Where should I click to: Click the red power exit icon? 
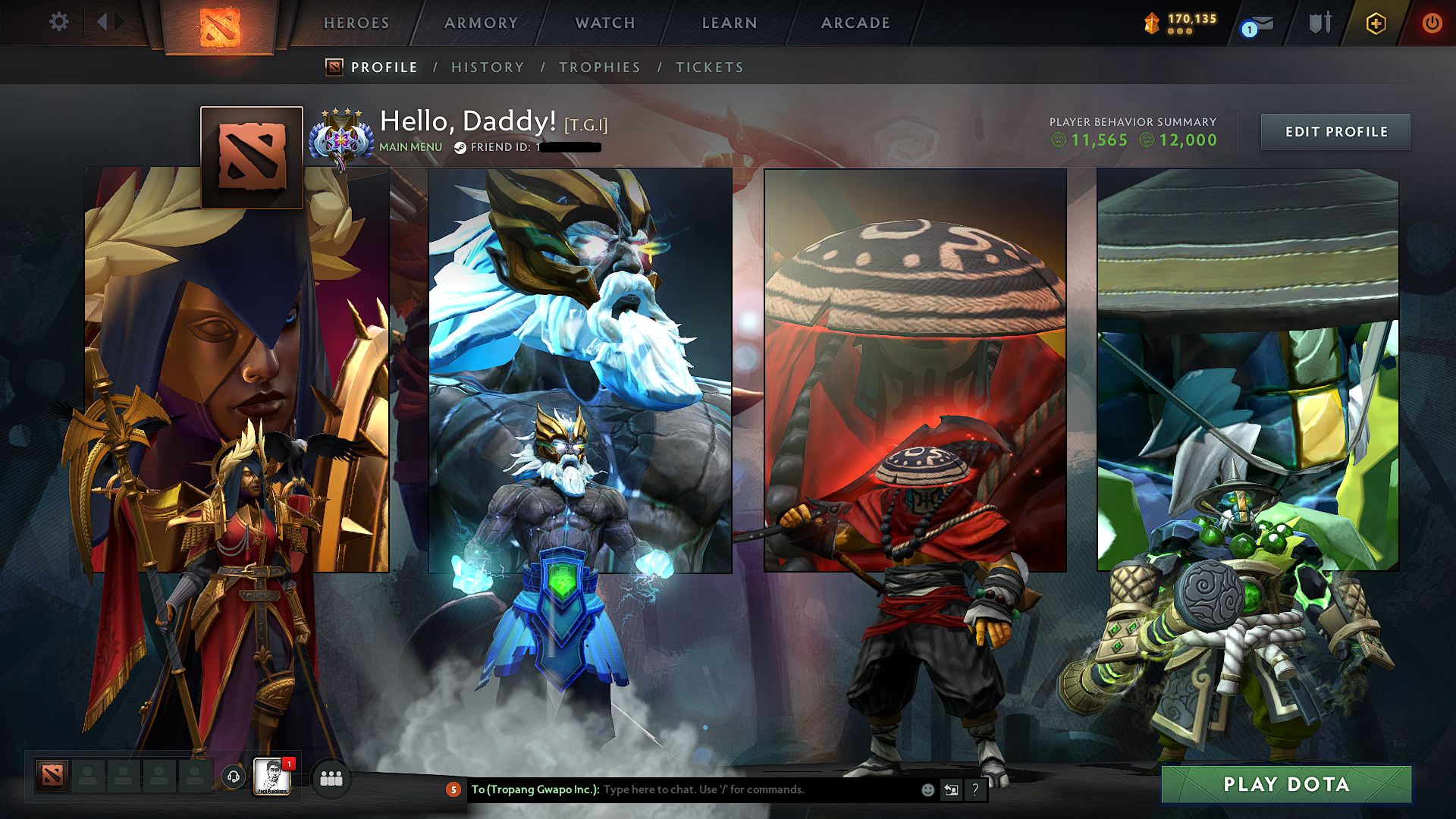coord(1432,23)
